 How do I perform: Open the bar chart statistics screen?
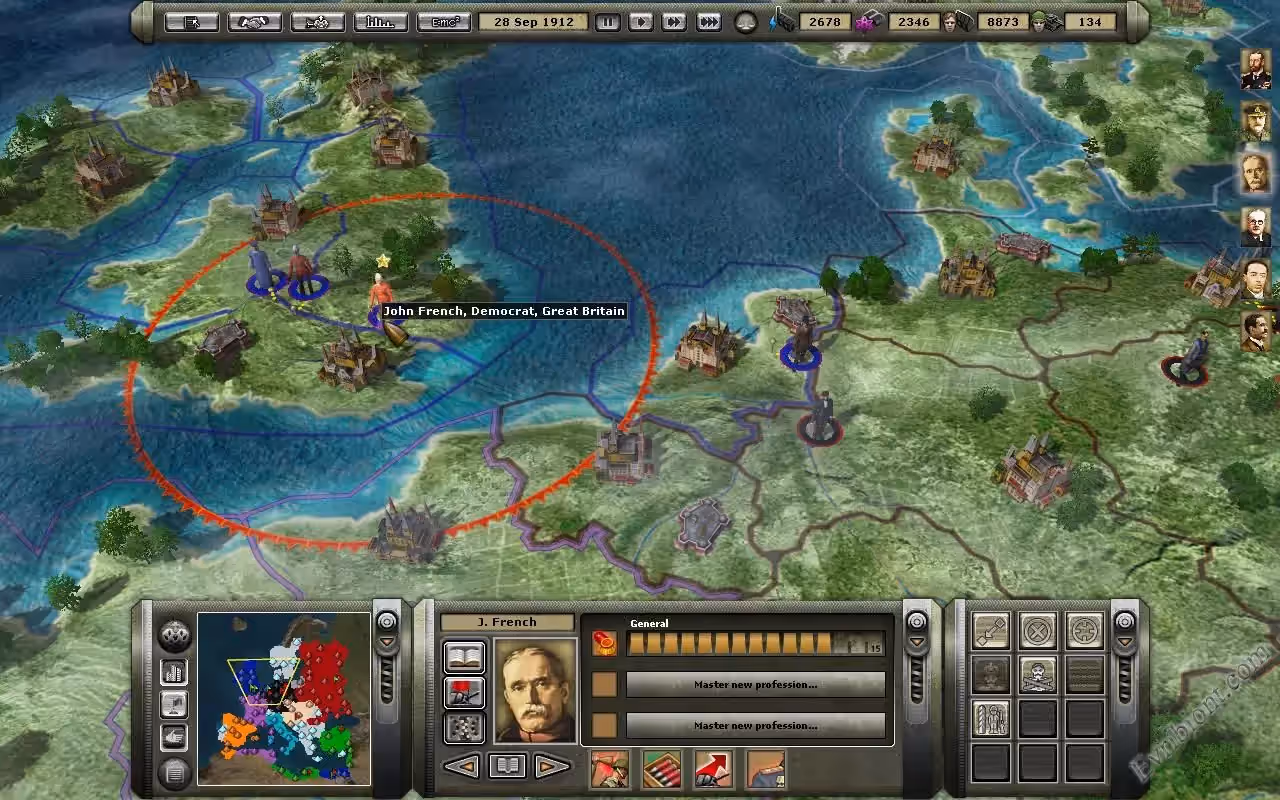pos(380,22)
